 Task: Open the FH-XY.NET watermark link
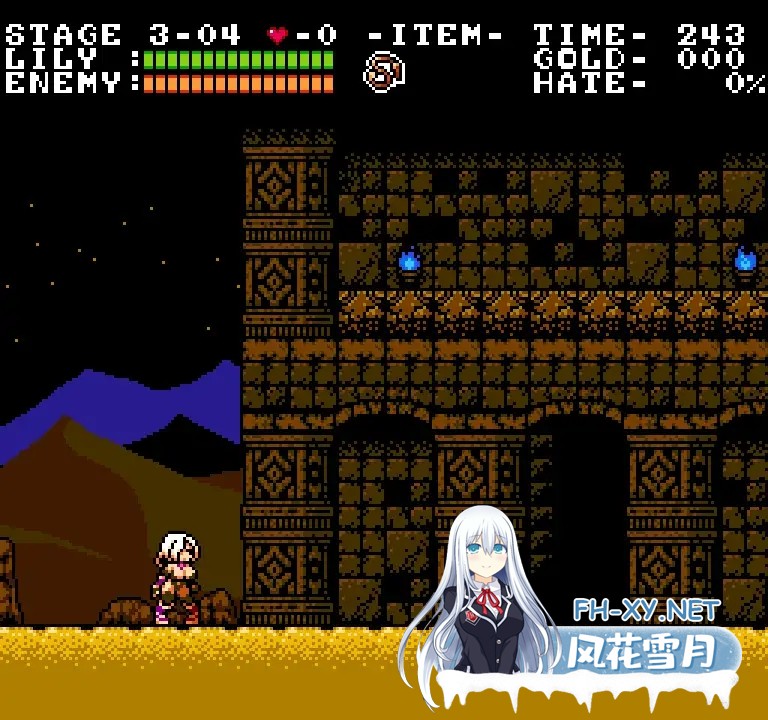point(646,609)
